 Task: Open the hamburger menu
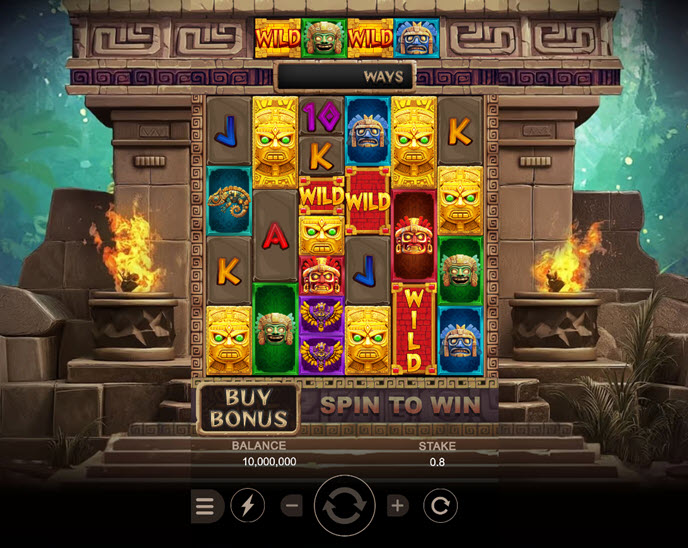coord(205,506)
